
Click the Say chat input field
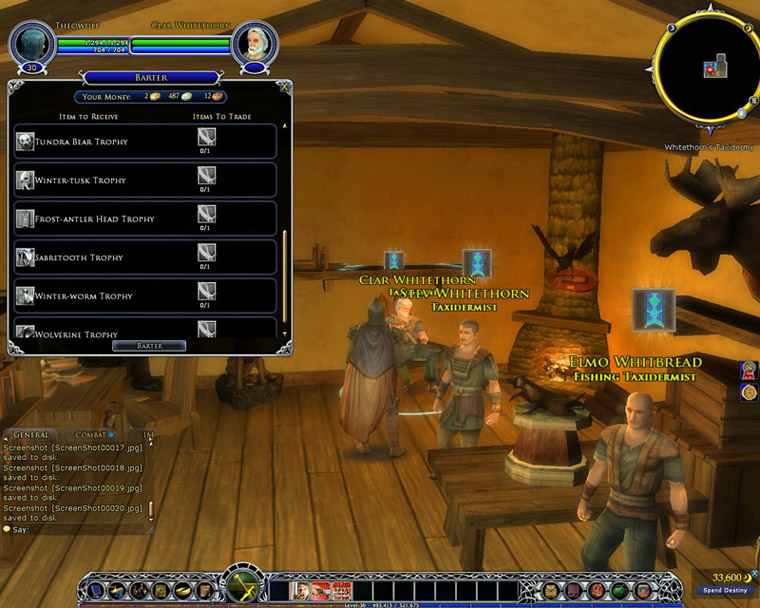pos(80,529)
